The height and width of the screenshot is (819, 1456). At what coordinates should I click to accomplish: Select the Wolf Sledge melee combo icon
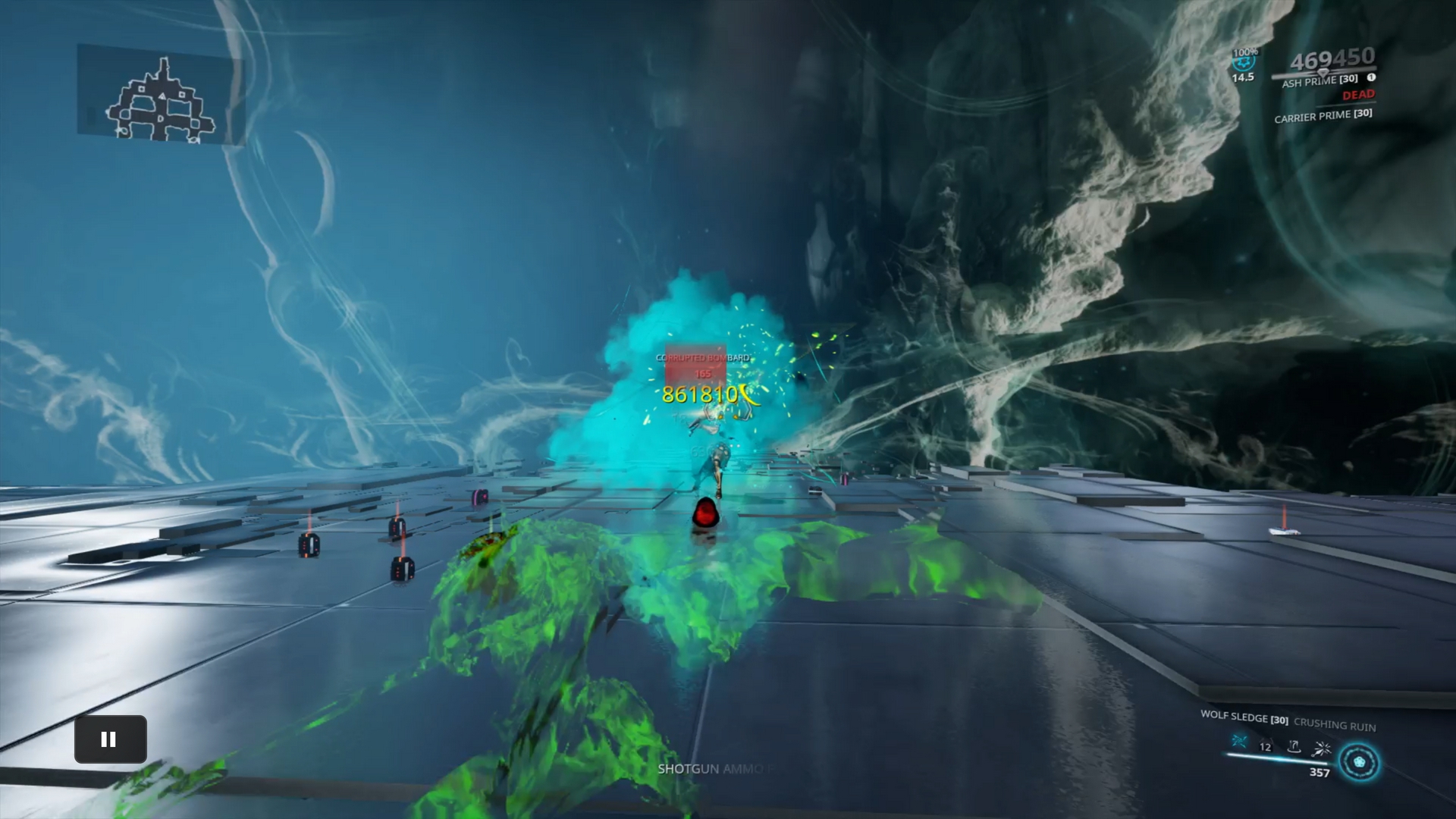tap(1239, 742)
